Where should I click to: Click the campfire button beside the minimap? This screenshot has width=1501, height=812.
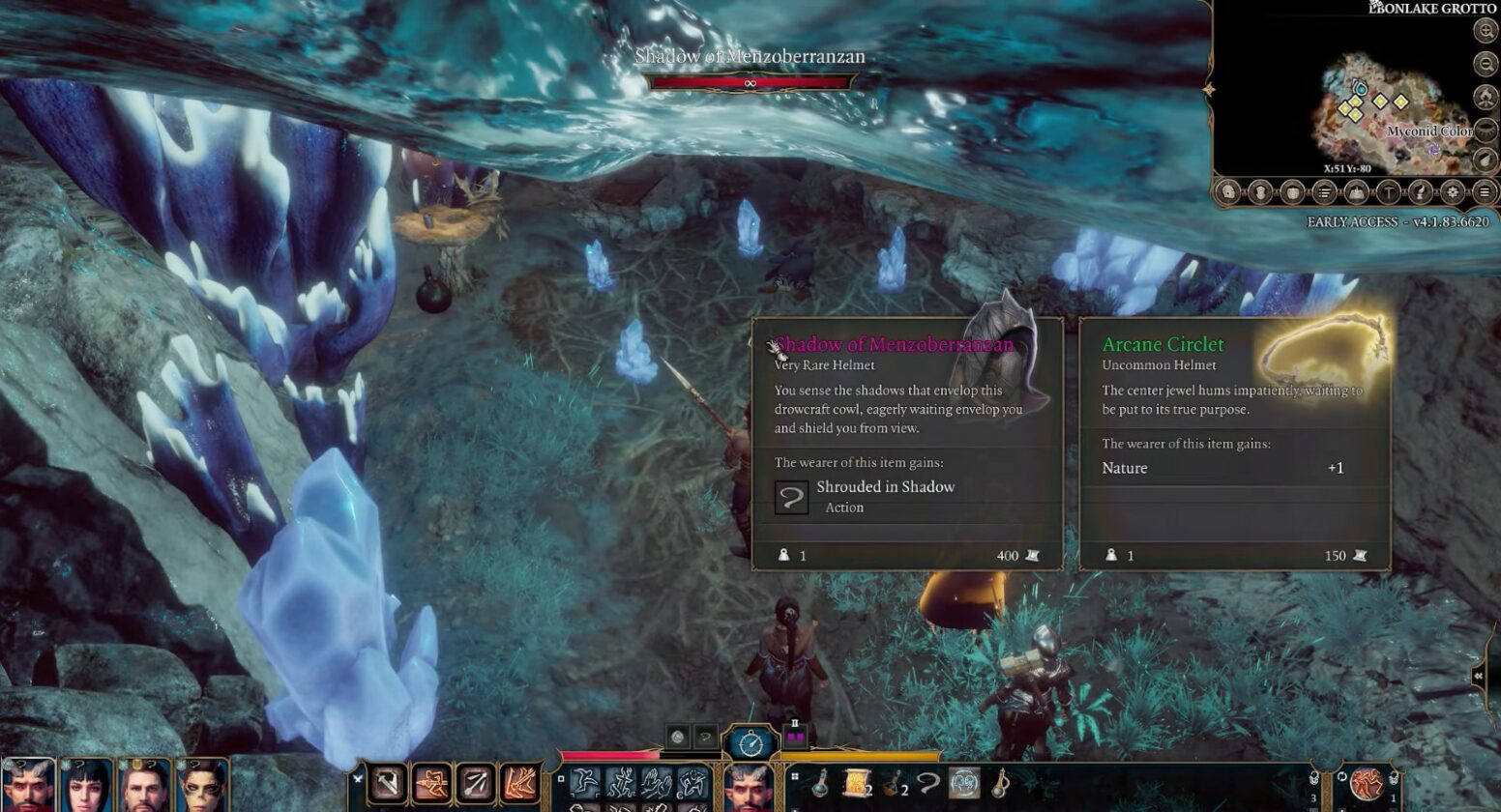tap(1486, 98)
